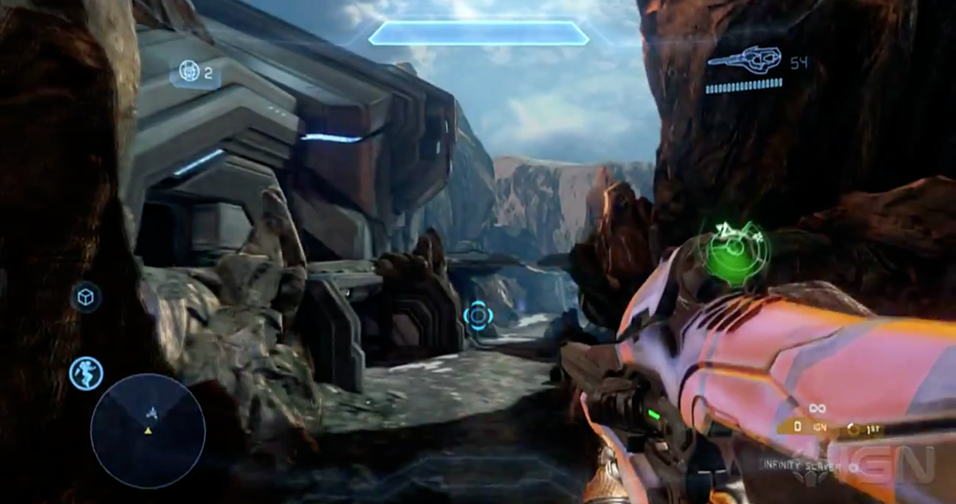This screenshot has height=504, width=956.
Task: Select the grenade icon showing count 2
Action: [x=189, y=72]
